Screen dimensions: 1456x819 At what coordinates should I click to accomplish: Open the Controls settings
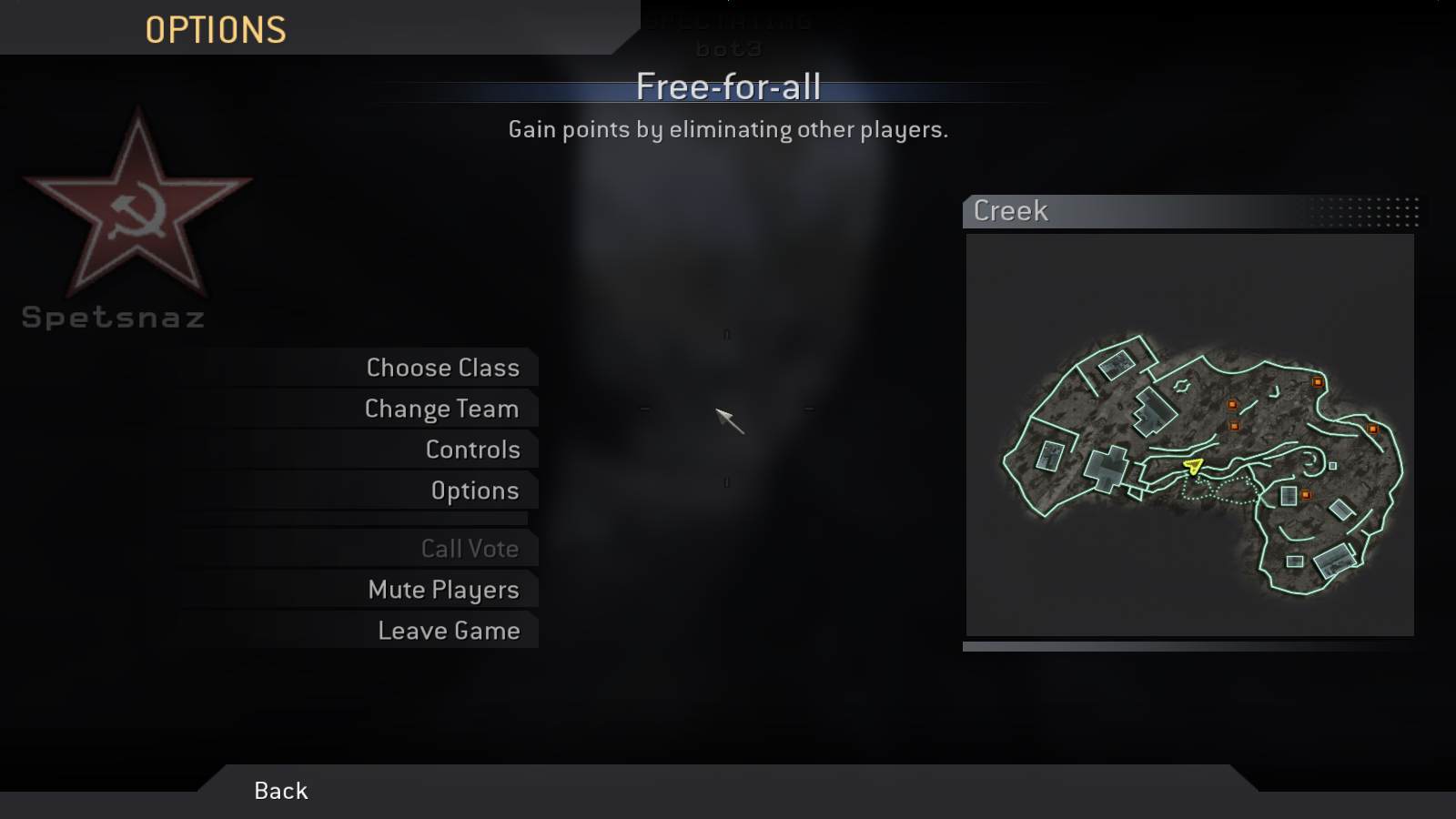[472, 450]
